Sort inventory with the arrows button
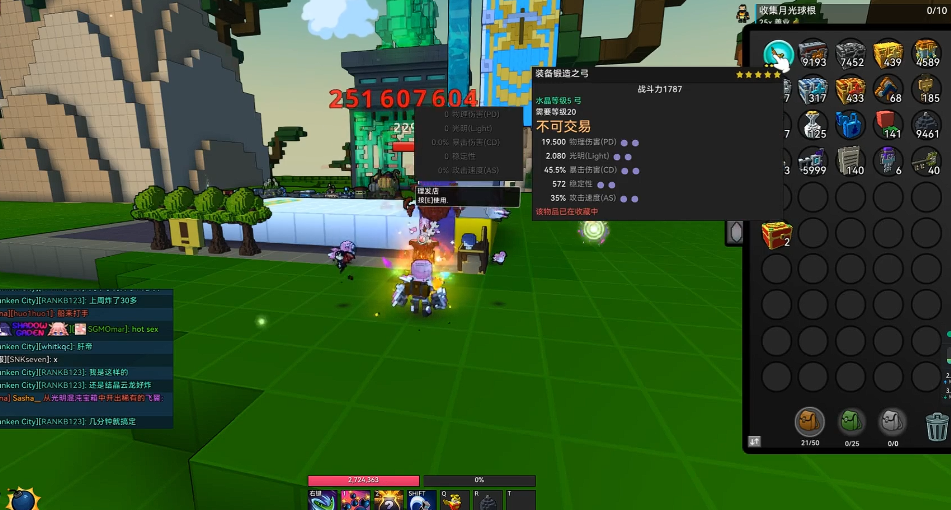951x510 pixels. point(754,440)
